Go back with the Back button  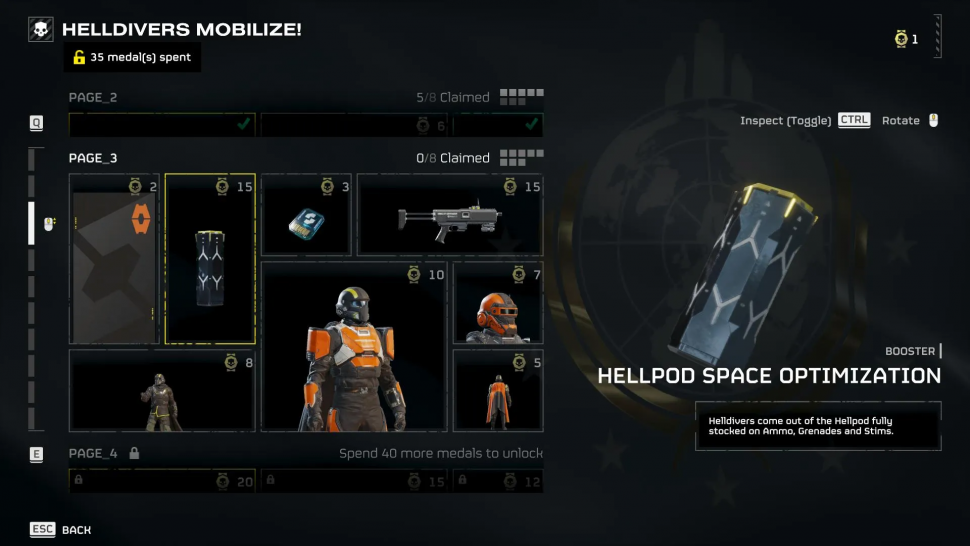coord(60,529)
